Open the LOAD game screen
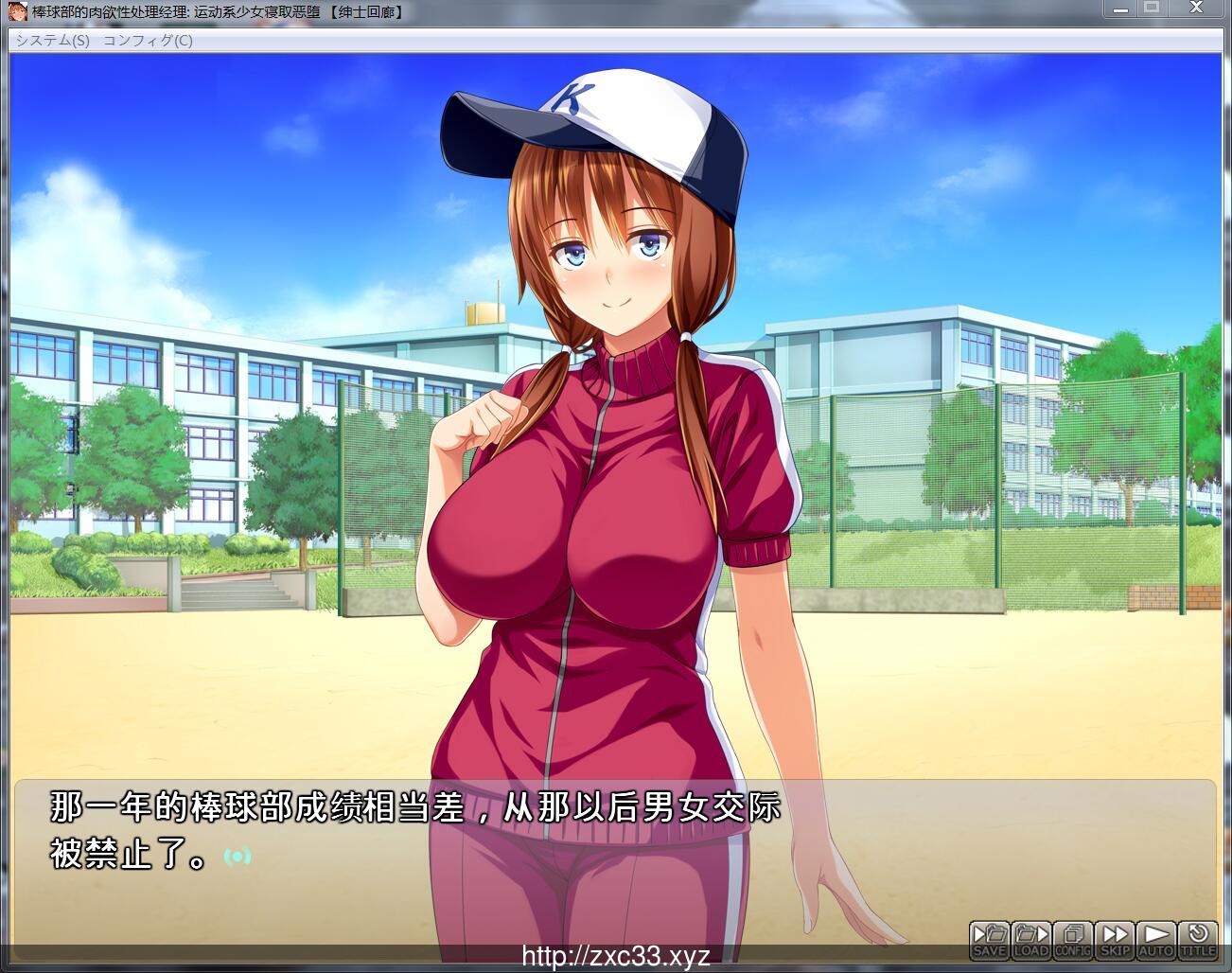Viewport: 1232px width, 973px height. [x=1030, y=940]
